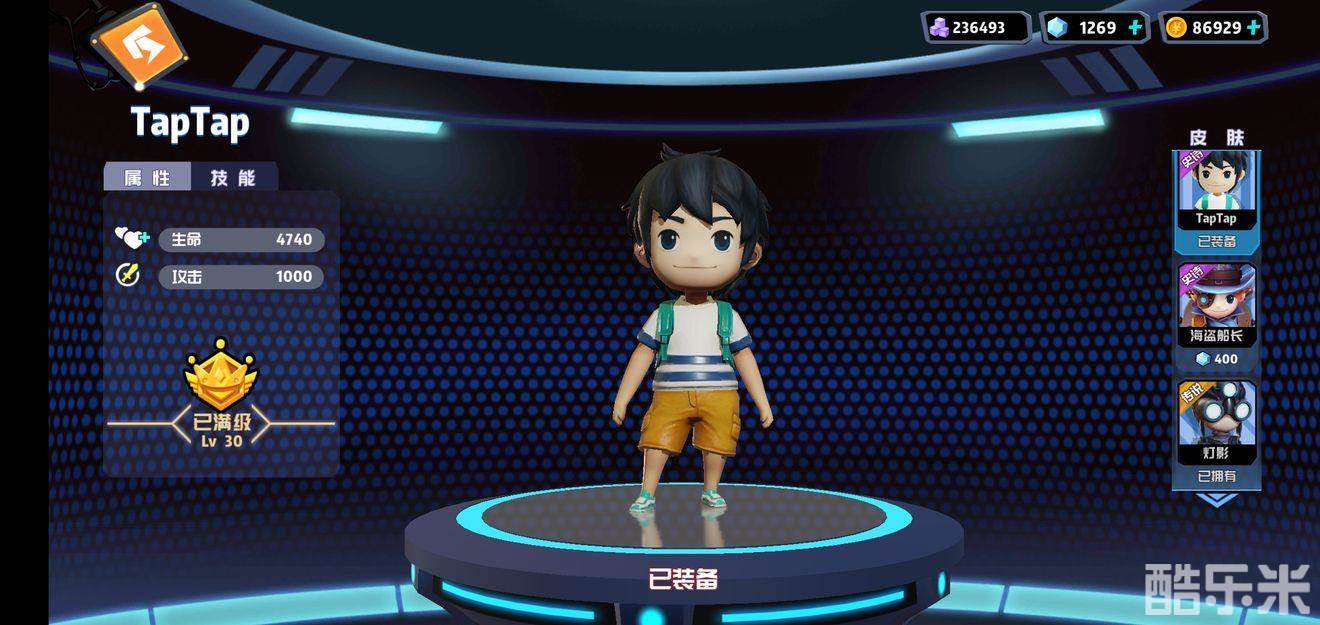This screenshot has height=625, width=1320.
Task: Click the gold crown level badge
Action: click(221, 374)
